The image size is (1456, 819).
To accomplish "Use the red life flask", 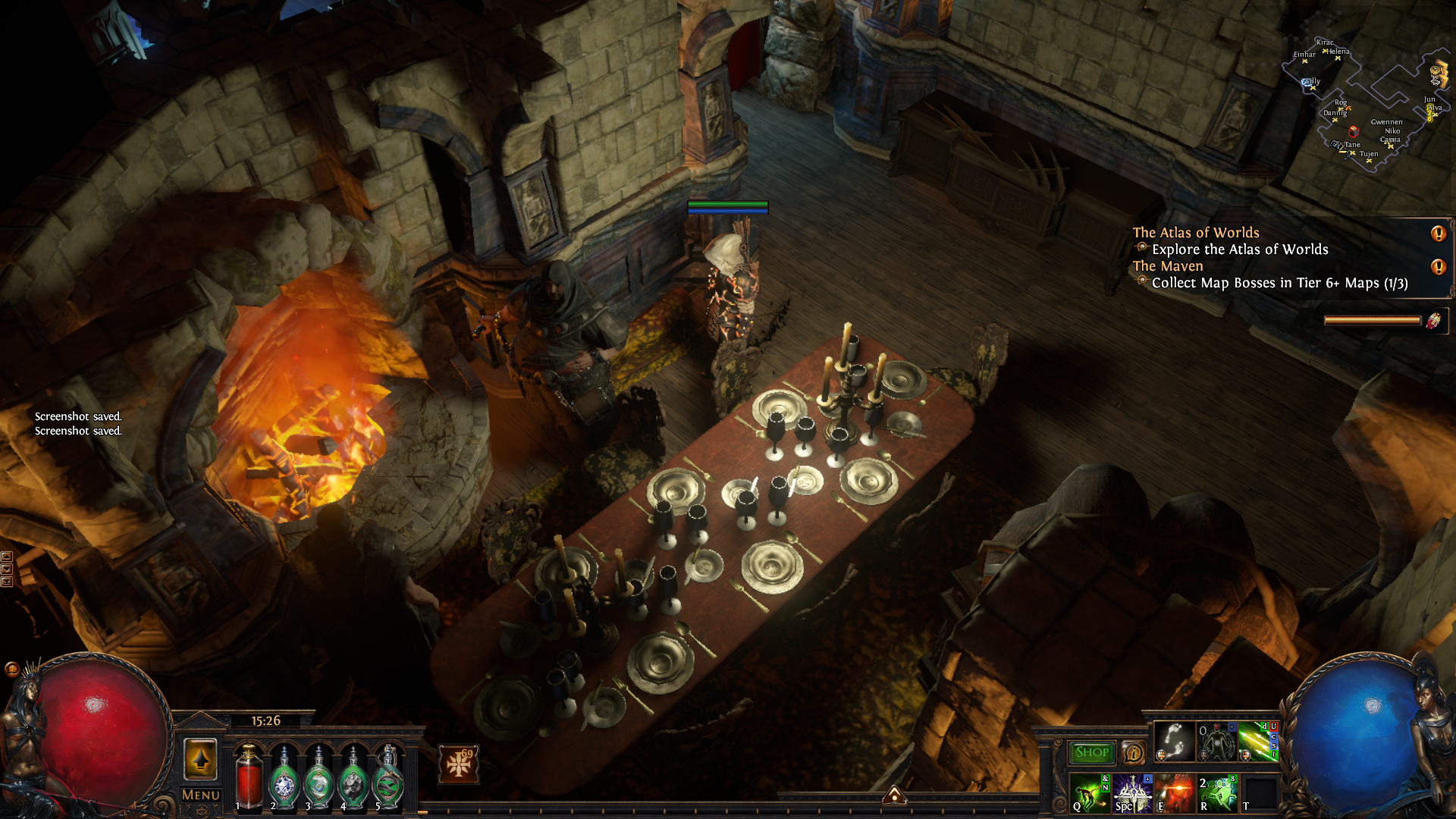I will 249,777.
